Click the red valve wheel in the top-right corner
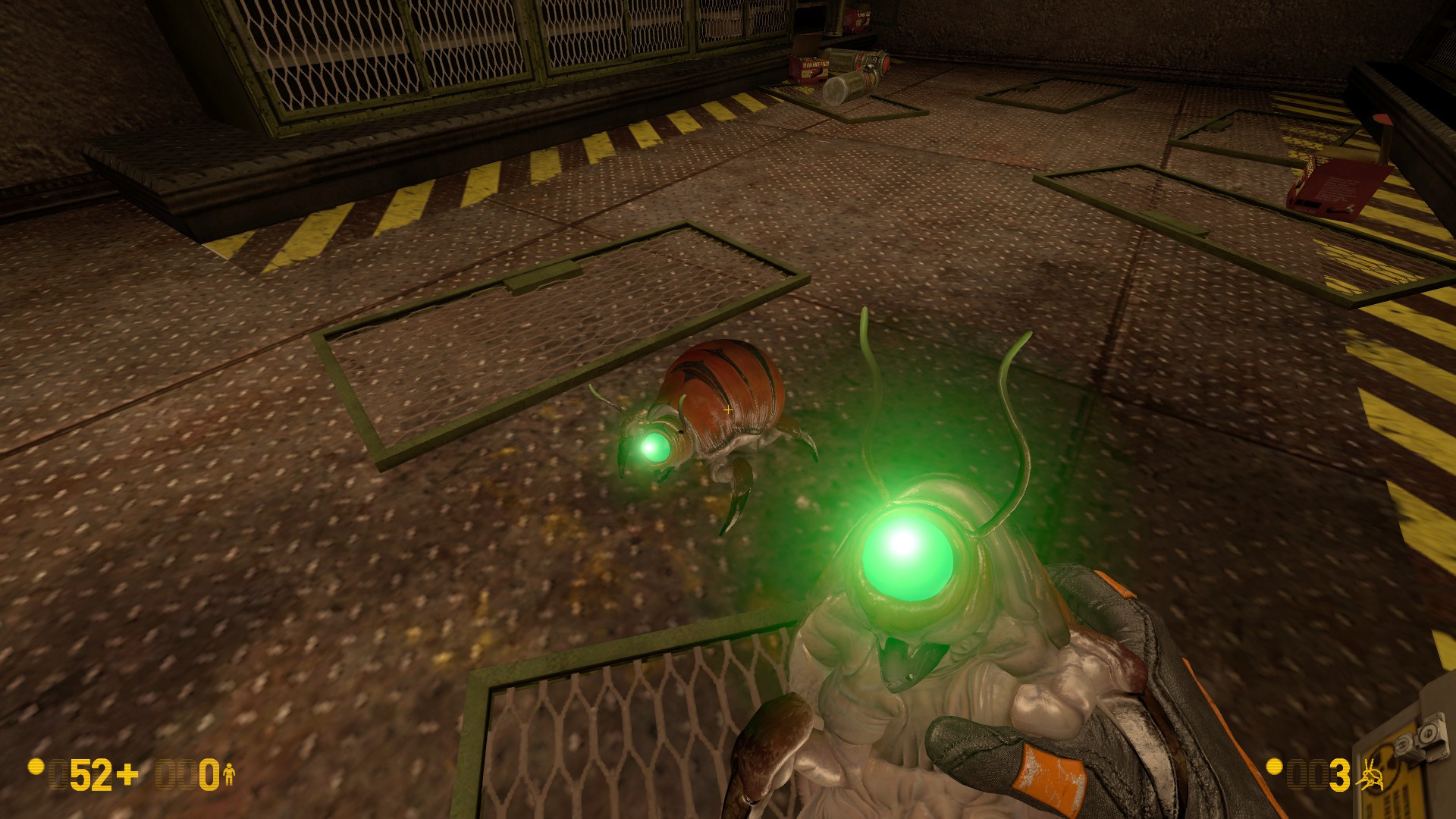Screen dimensions: 1456x819 coord(1383,118)
